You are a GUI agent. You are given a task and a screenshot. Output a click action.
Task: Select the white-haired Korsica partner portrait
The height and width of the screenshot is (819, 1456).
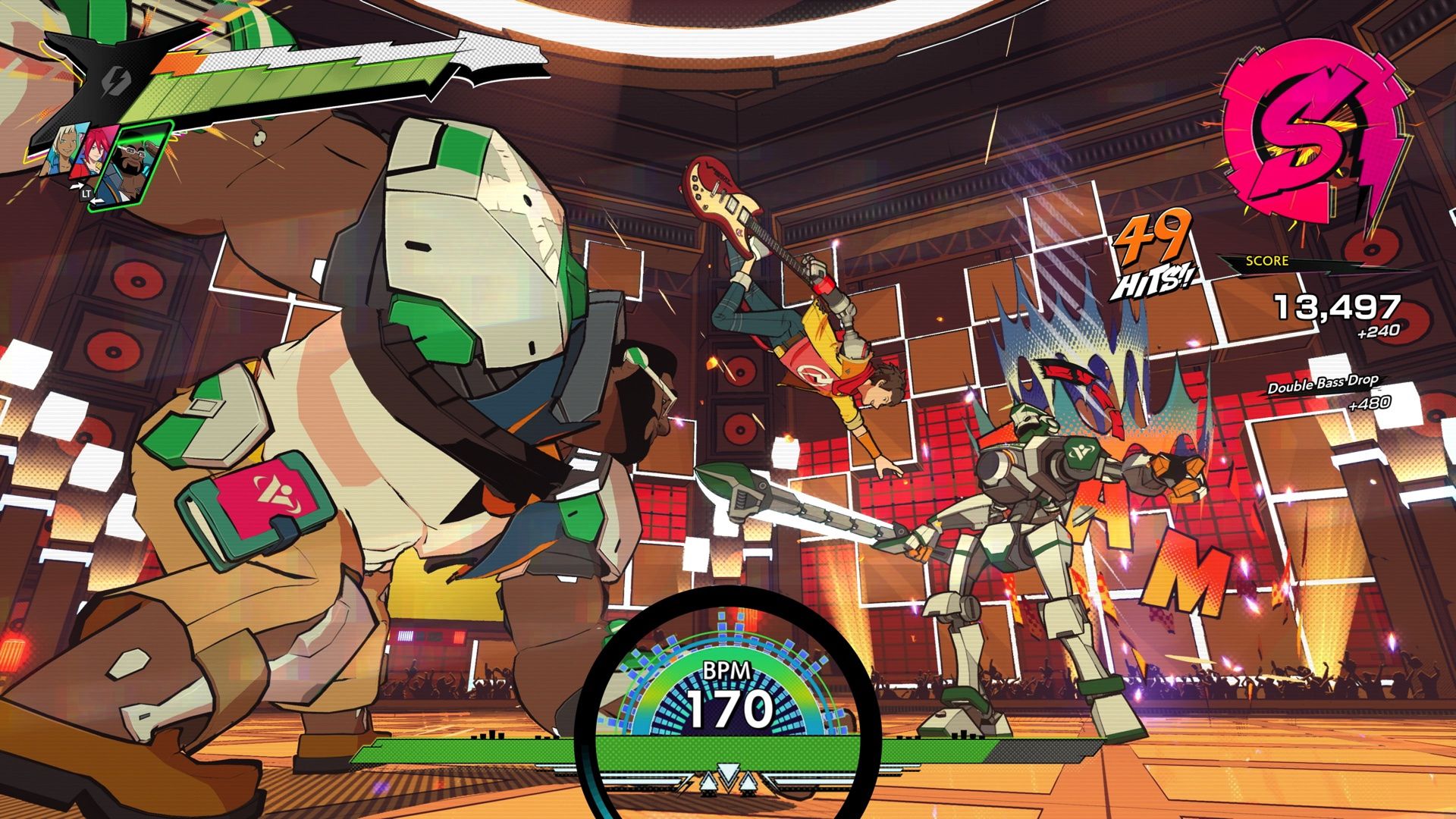pyautogui.click(x=64, y=152)
